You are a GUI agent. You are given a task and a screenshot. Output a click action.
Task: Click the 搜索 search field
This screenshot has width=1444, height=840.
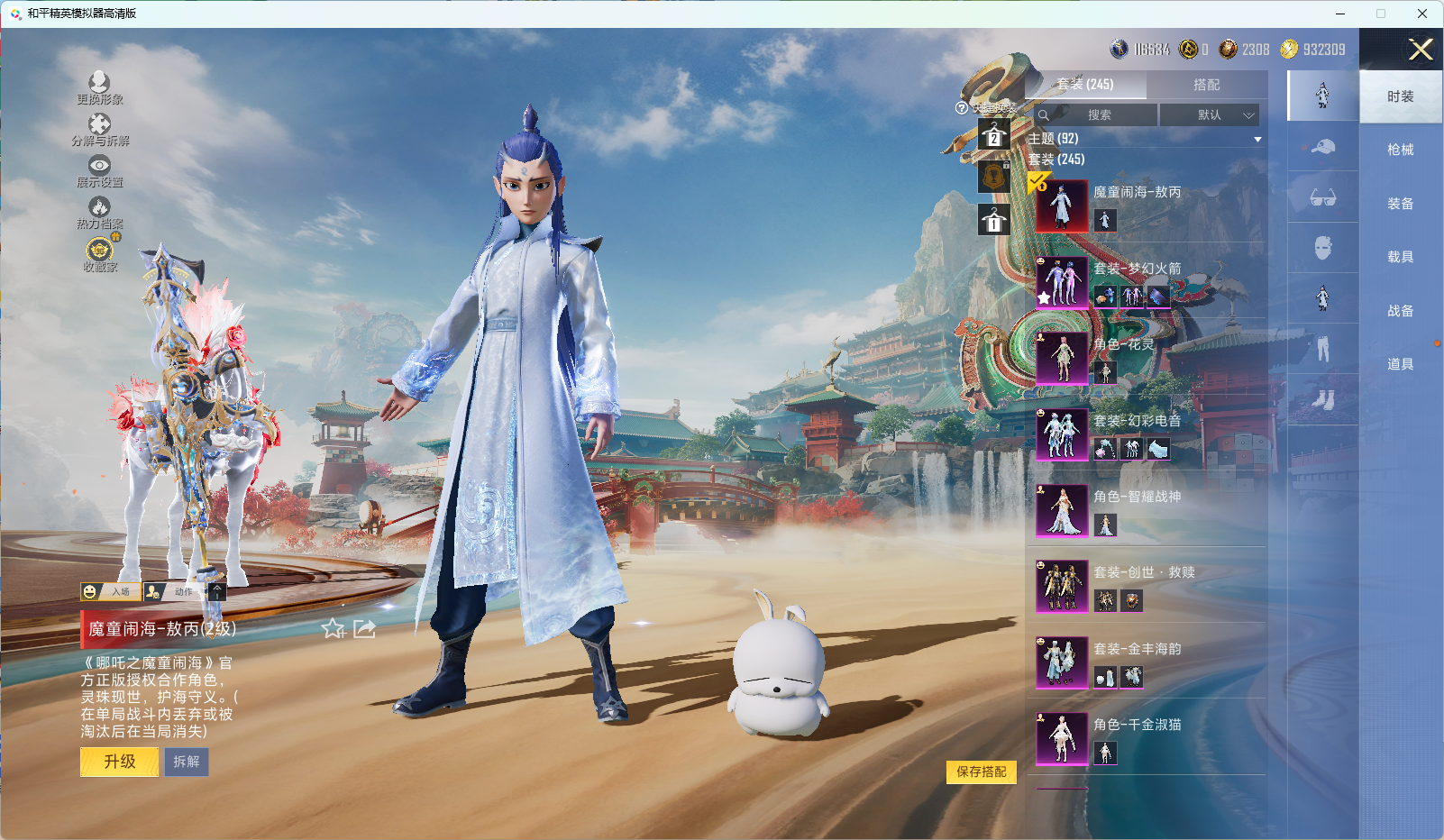coord(1098,115)
